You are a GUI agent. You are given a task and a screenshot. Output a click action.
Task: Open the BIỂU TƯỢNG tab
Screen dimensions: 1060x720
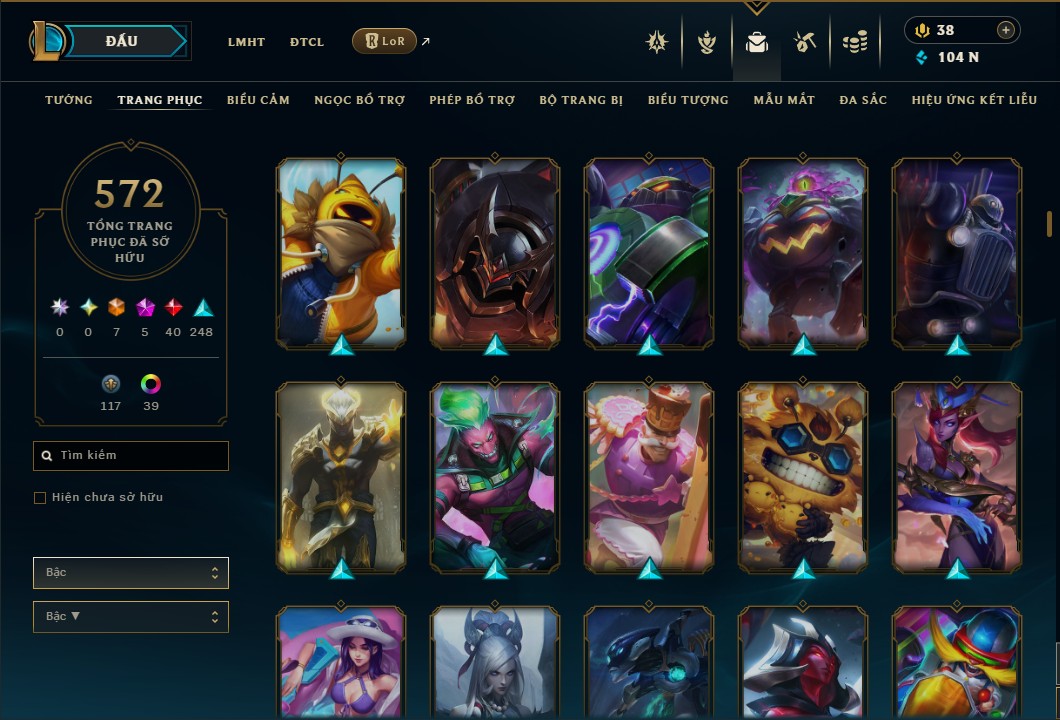pos(688,100)
